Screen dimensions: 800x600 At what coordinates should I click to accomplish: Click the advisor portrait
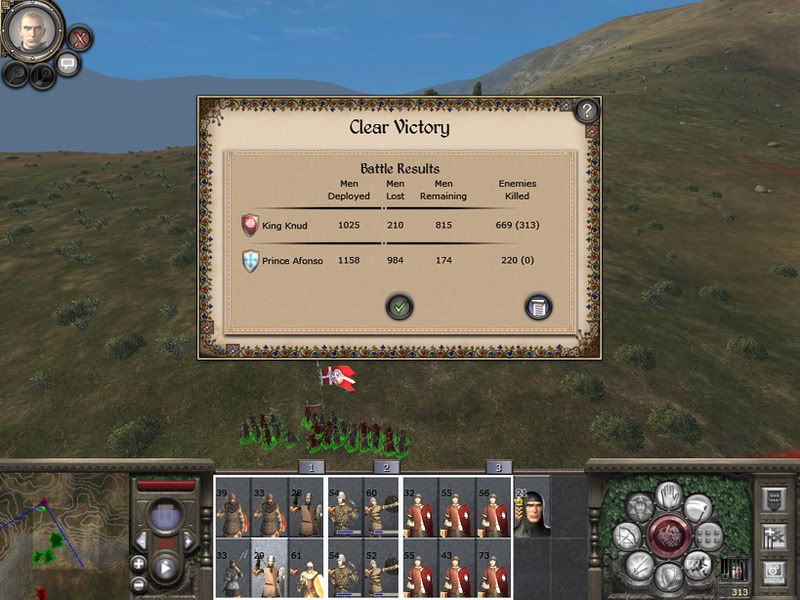32,30
